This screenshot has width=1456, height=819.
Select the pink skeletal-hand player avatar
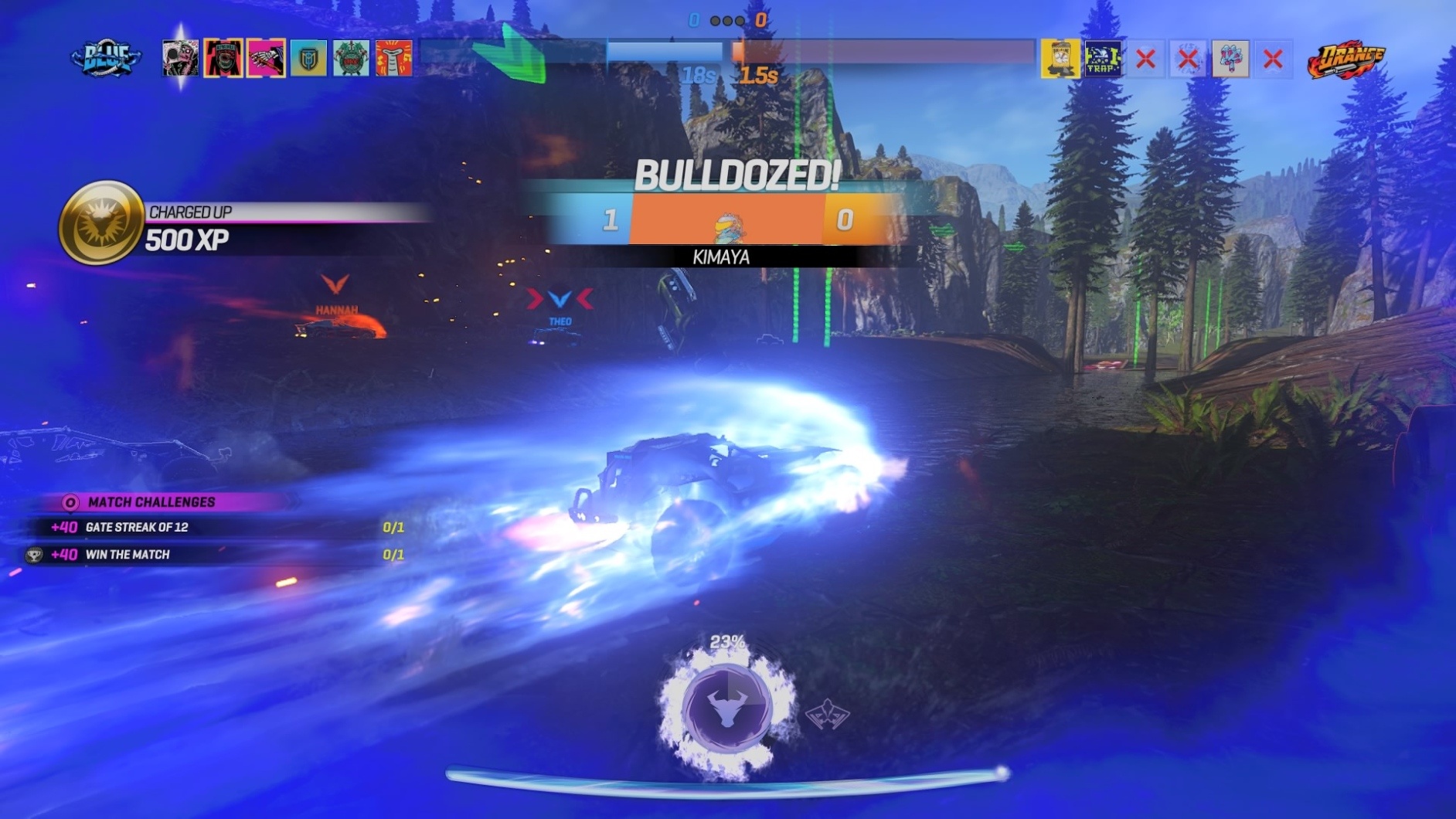pyautogui.click(x=266, y=58)
